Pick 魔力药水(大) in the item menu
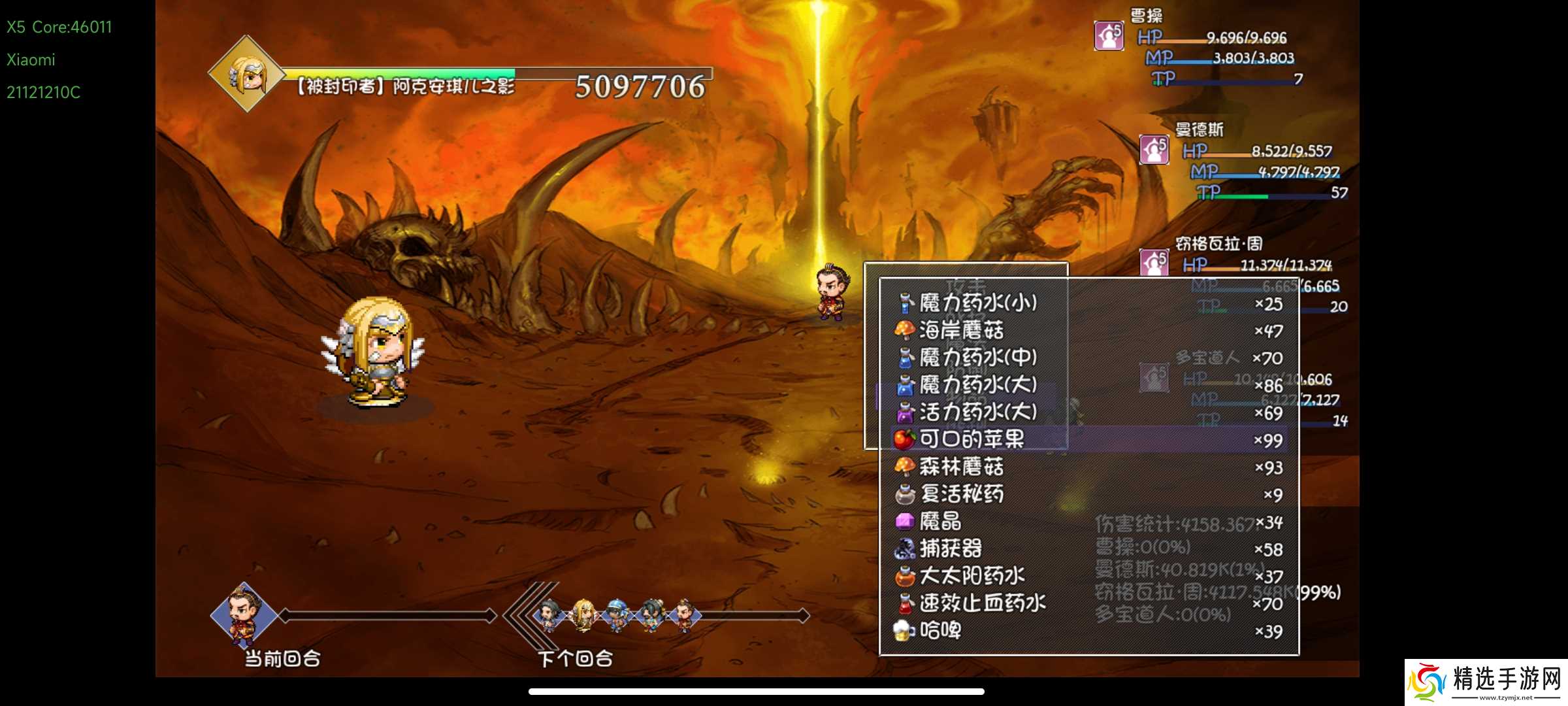 pyautogui.click(x=977, y=385)
